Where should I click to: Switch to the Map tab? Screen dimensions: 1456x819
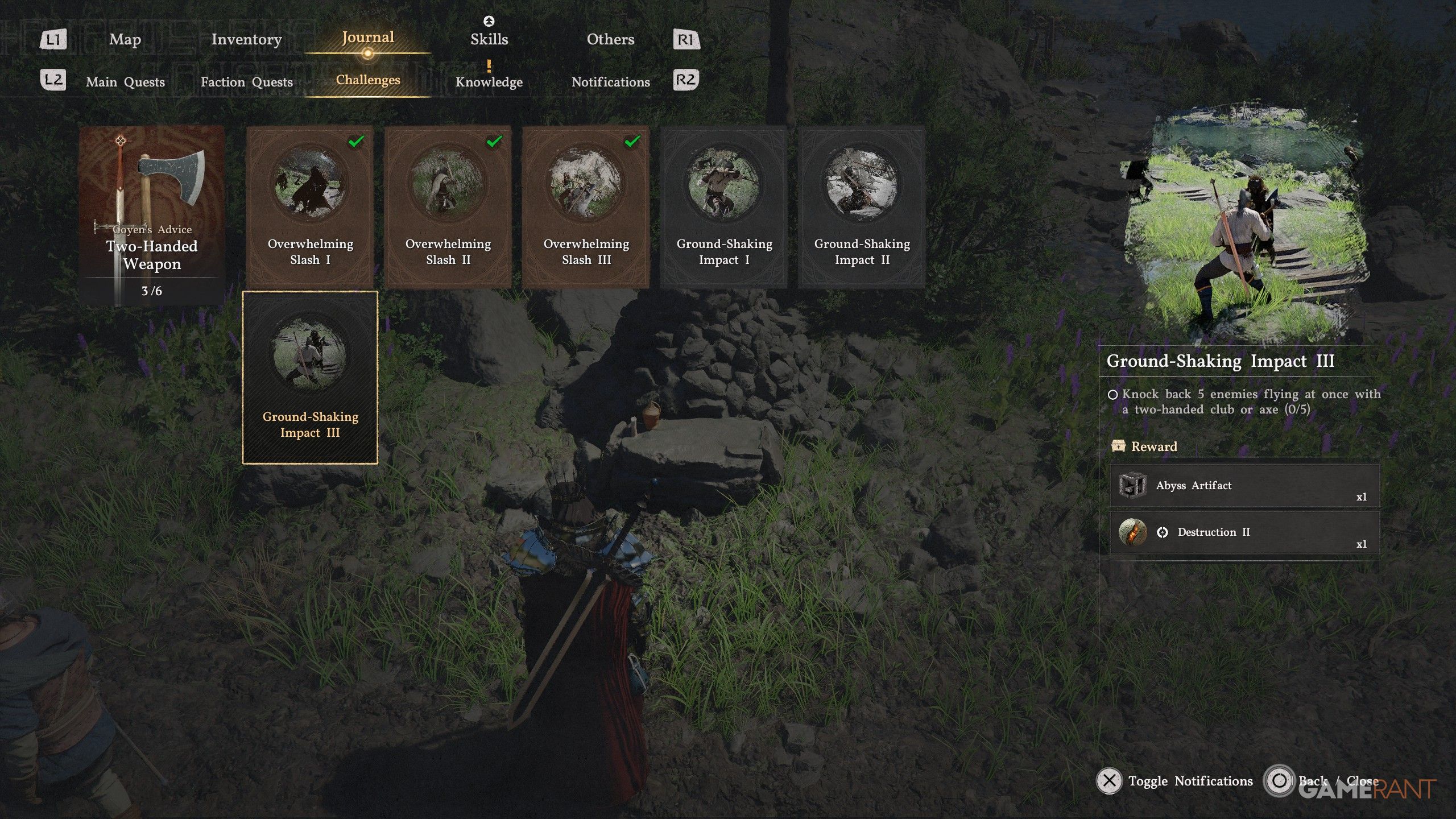[125, 39]
